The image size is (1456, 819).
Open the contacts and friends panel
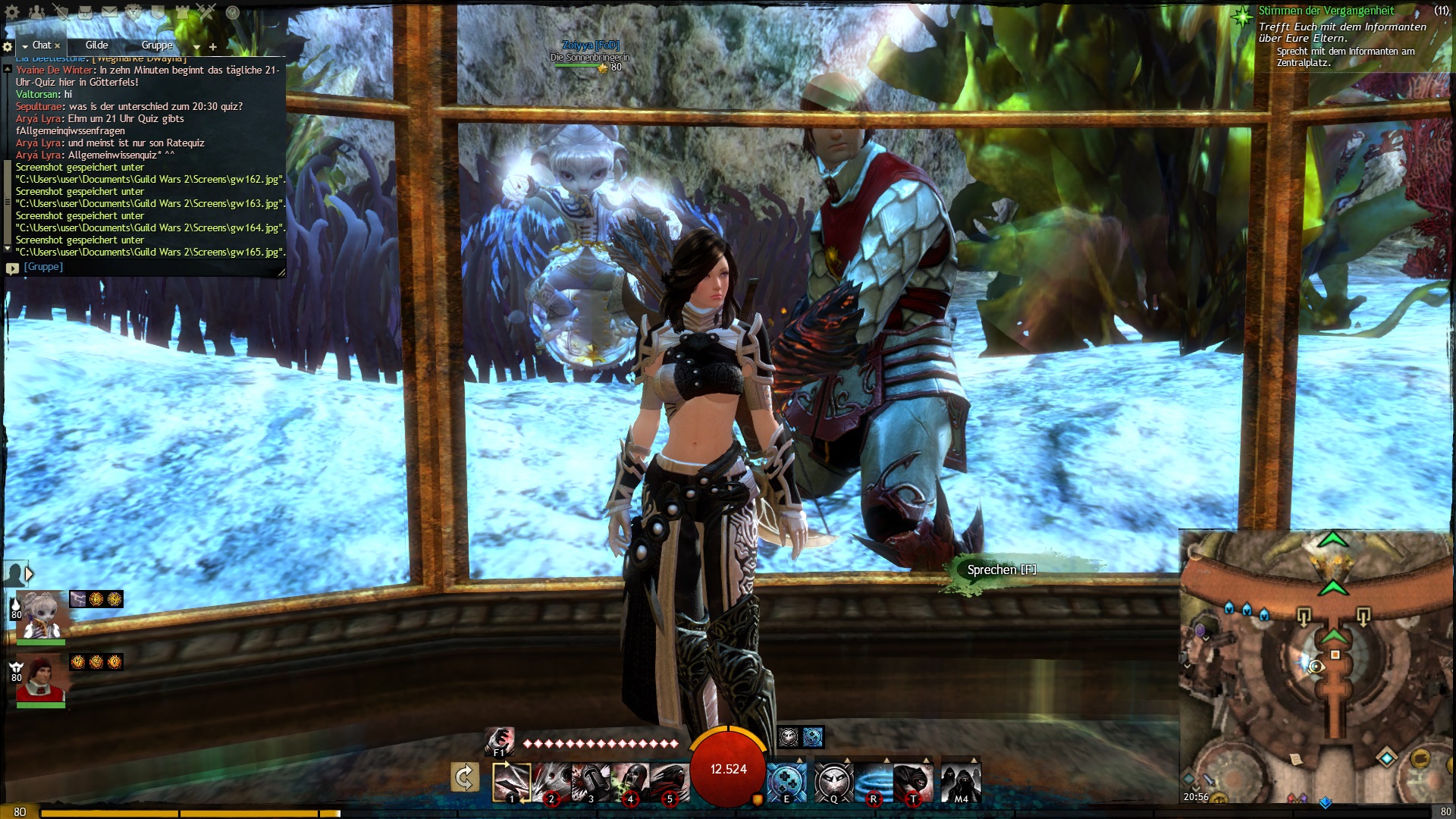point(36,12)
